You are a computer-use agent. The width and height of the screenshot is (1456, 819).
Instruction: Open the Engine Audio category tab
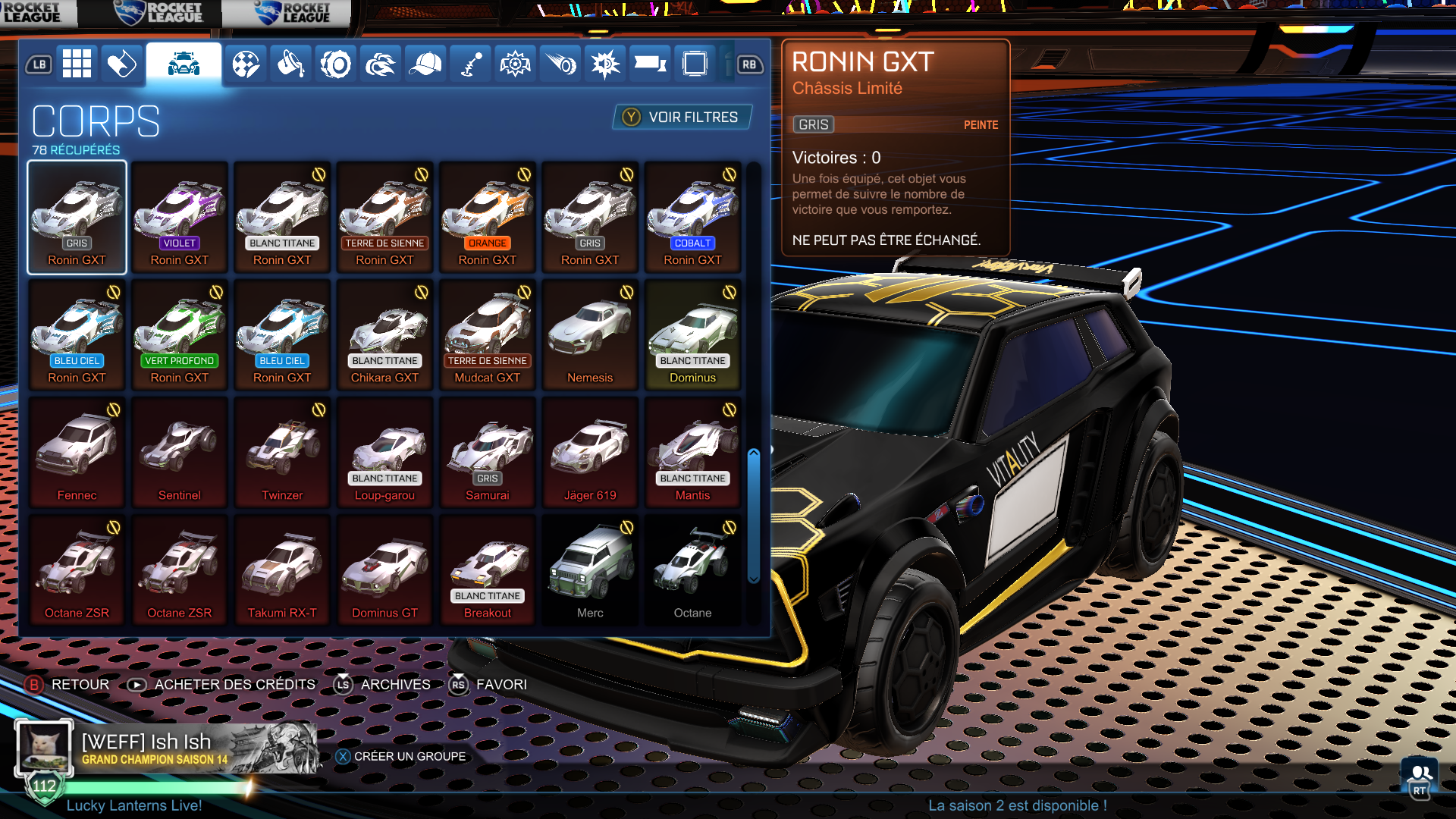604,64
